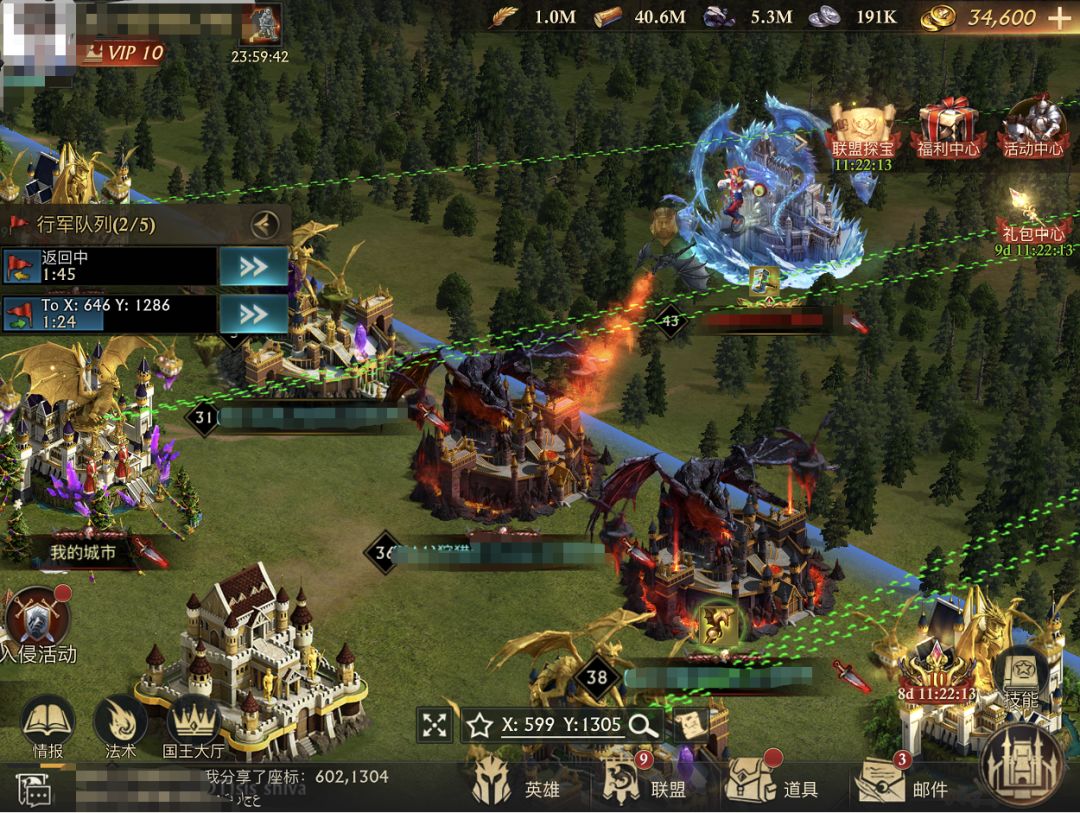Collapse the 行军队列 march queue panel

coord(264,224)
